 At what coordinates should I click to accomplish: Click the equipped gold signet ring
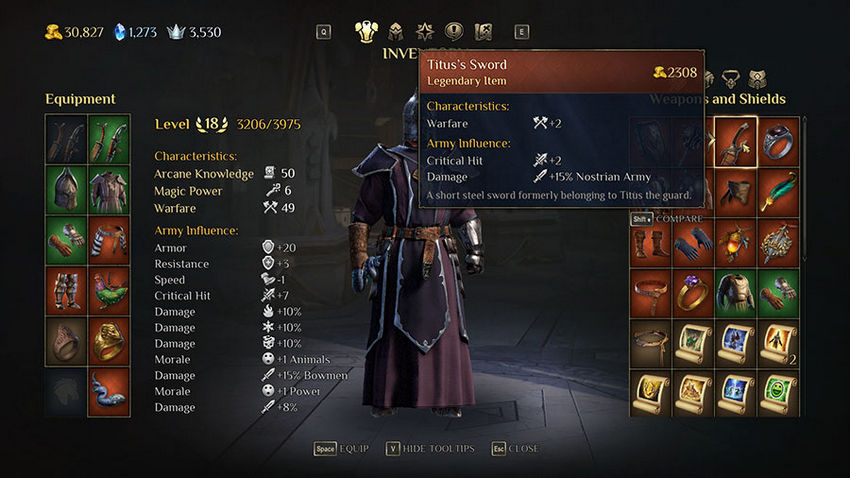109,341
